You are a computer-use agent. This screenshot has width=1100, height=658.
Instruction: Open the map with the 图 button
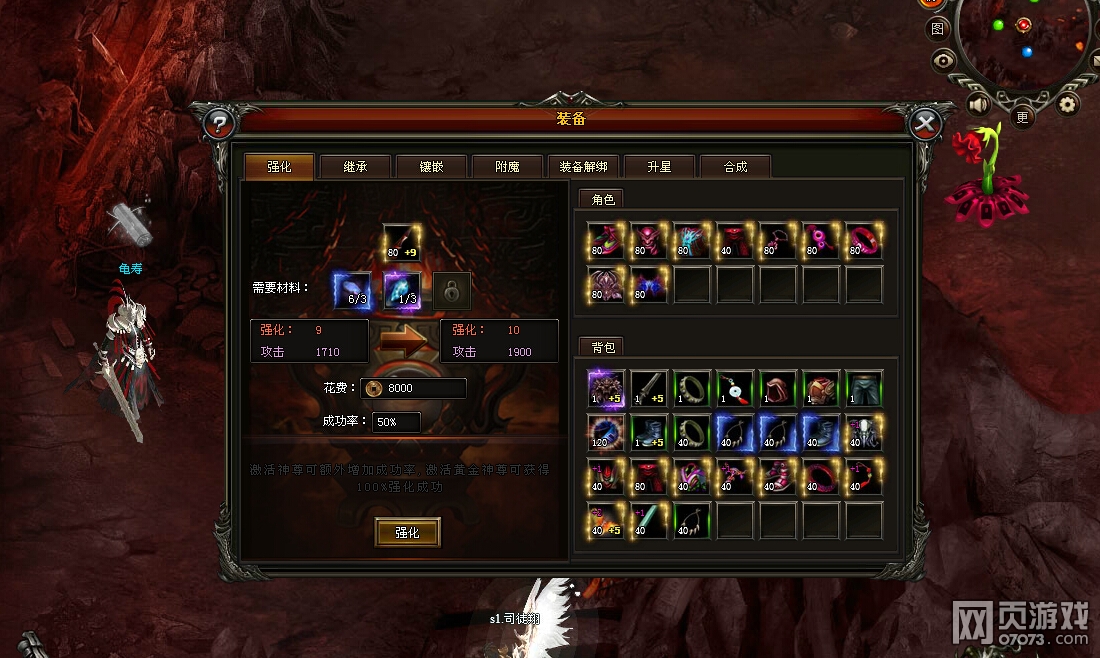click(937, 29)
